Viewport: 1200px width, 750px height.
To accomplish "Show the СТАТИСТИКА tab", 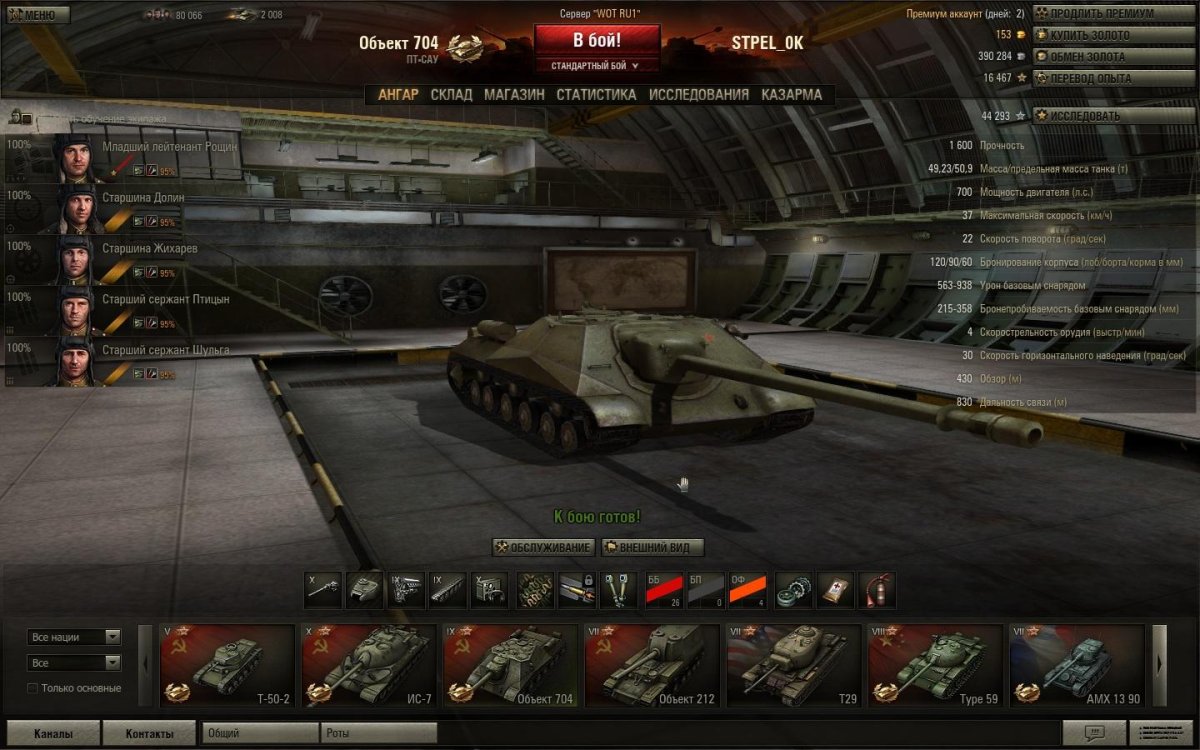I will (596, 95).
